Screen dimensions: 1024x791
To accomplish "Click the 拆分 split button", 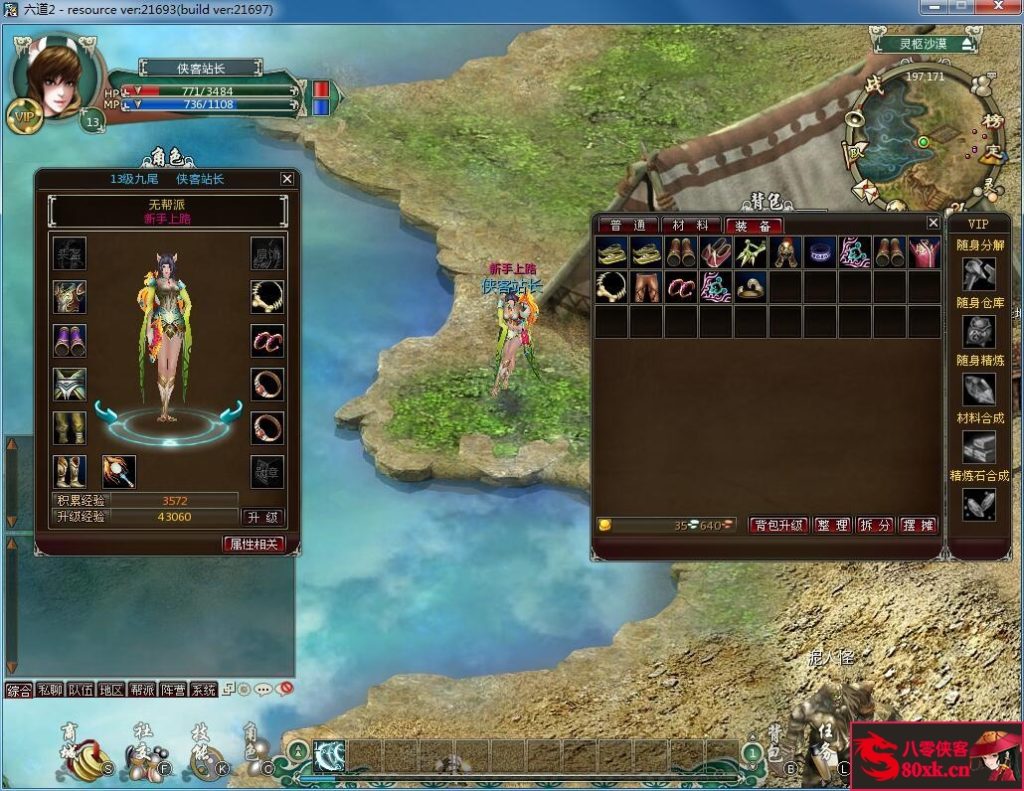I will pos(875,525).
